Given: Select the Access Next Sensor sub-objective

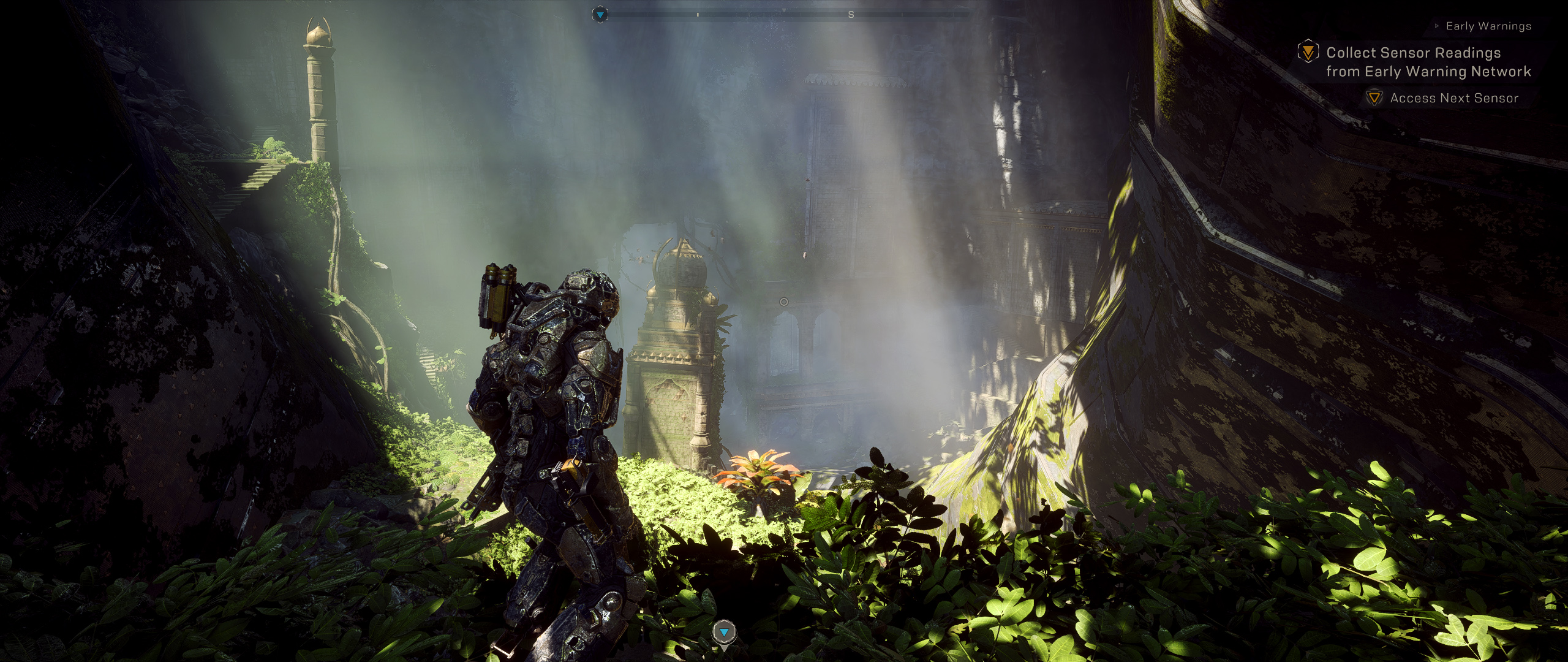Looking at the screenshot, I should coord(1453,98).
